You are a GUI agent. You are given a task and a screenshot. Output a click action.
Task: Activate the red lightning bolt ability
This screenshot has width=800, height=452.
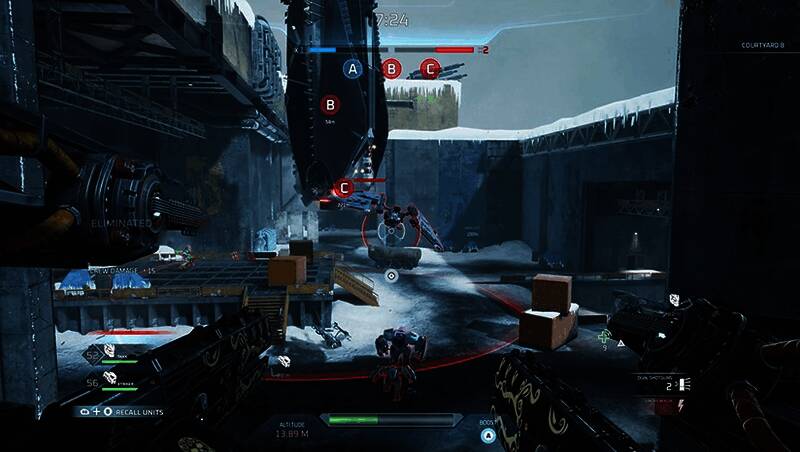pos(681,404)
